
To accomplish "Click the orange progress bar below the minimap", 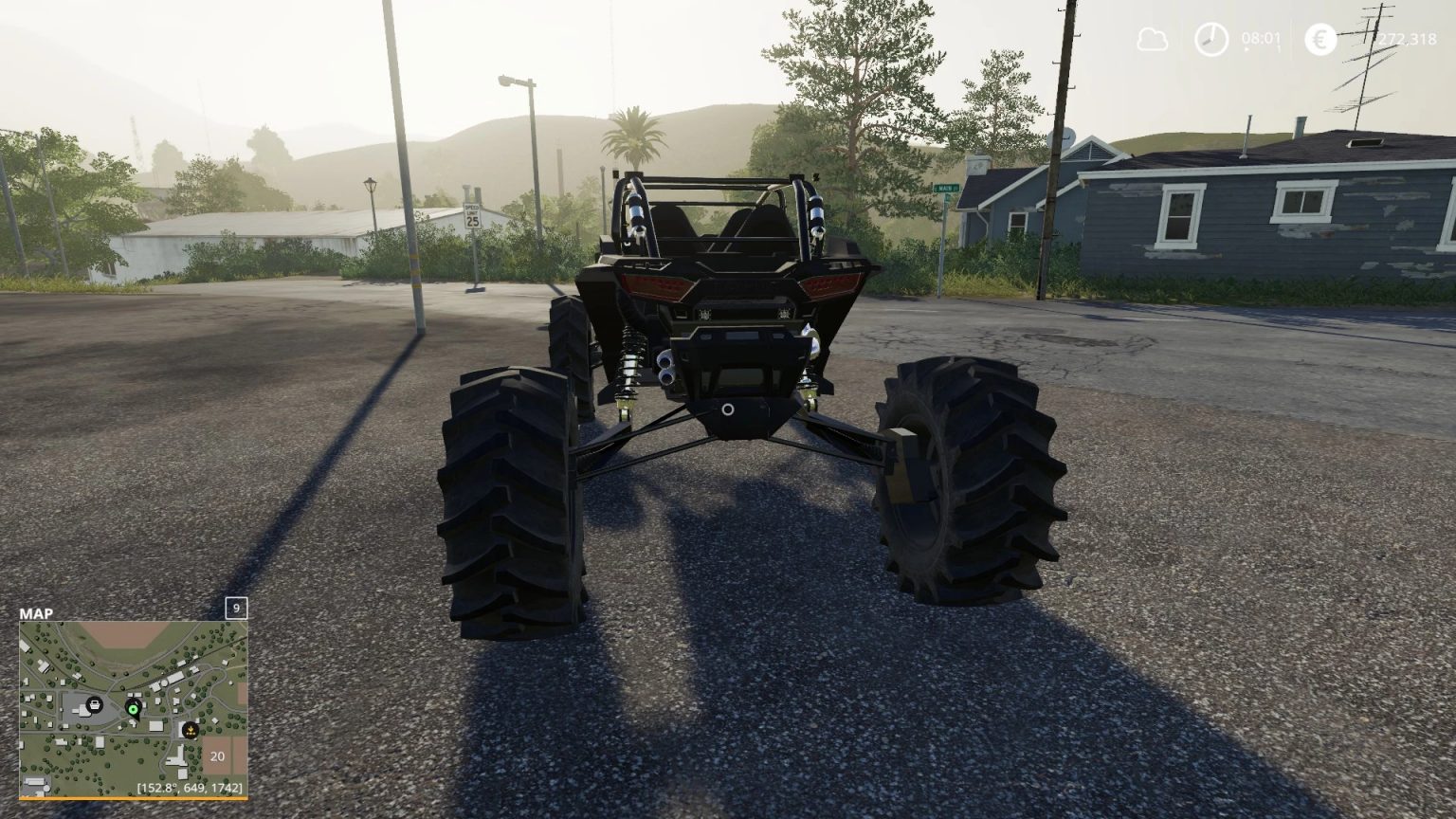I will pos(133,797).
